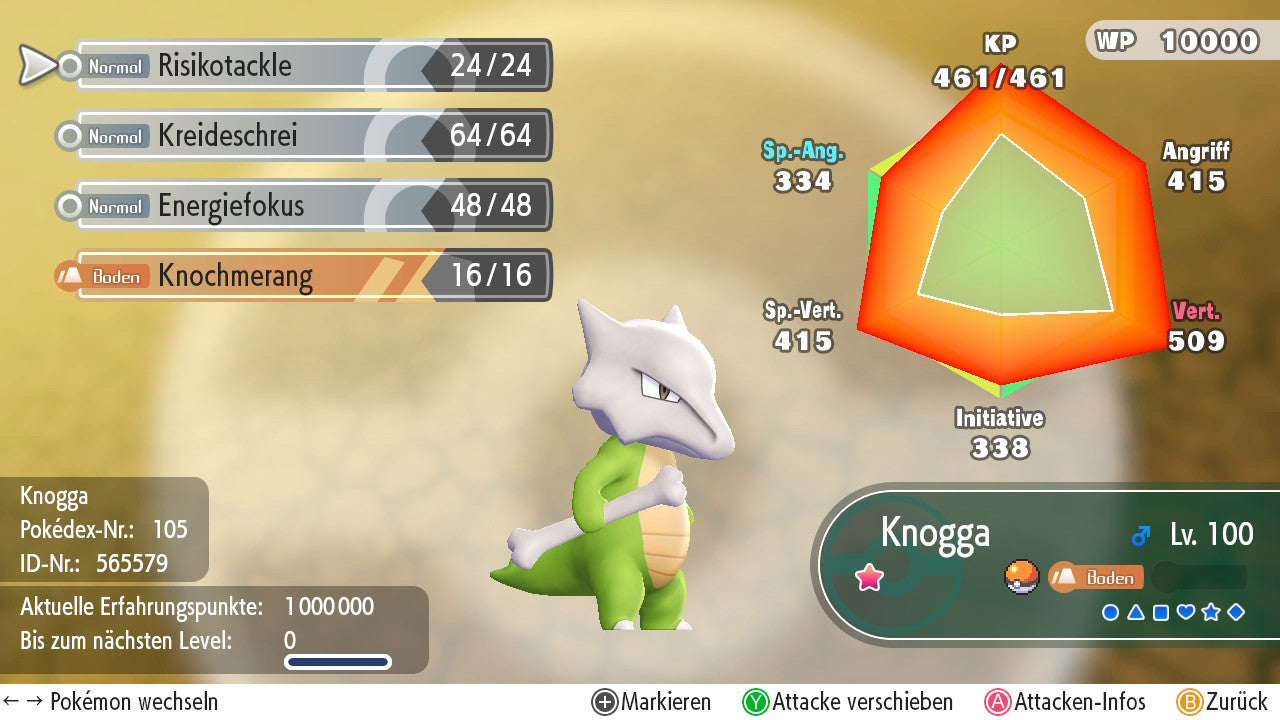Viewport: 1280px width, 720px height.
Task: Click the blue star marking symbol
Action: pyautogui.click(x=1211, y=612)
